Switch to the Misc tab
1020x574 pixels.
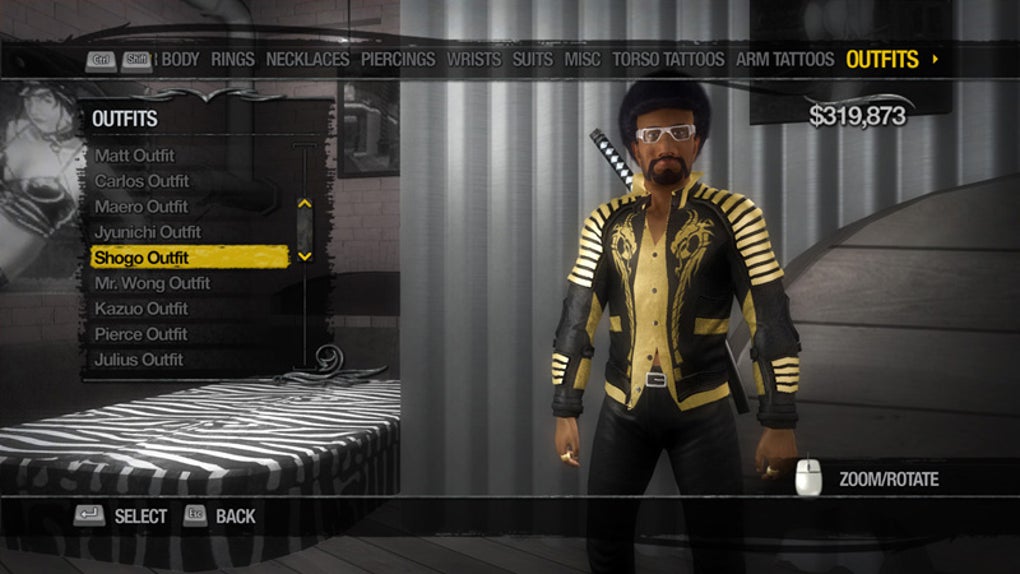[x=582, y=59]
